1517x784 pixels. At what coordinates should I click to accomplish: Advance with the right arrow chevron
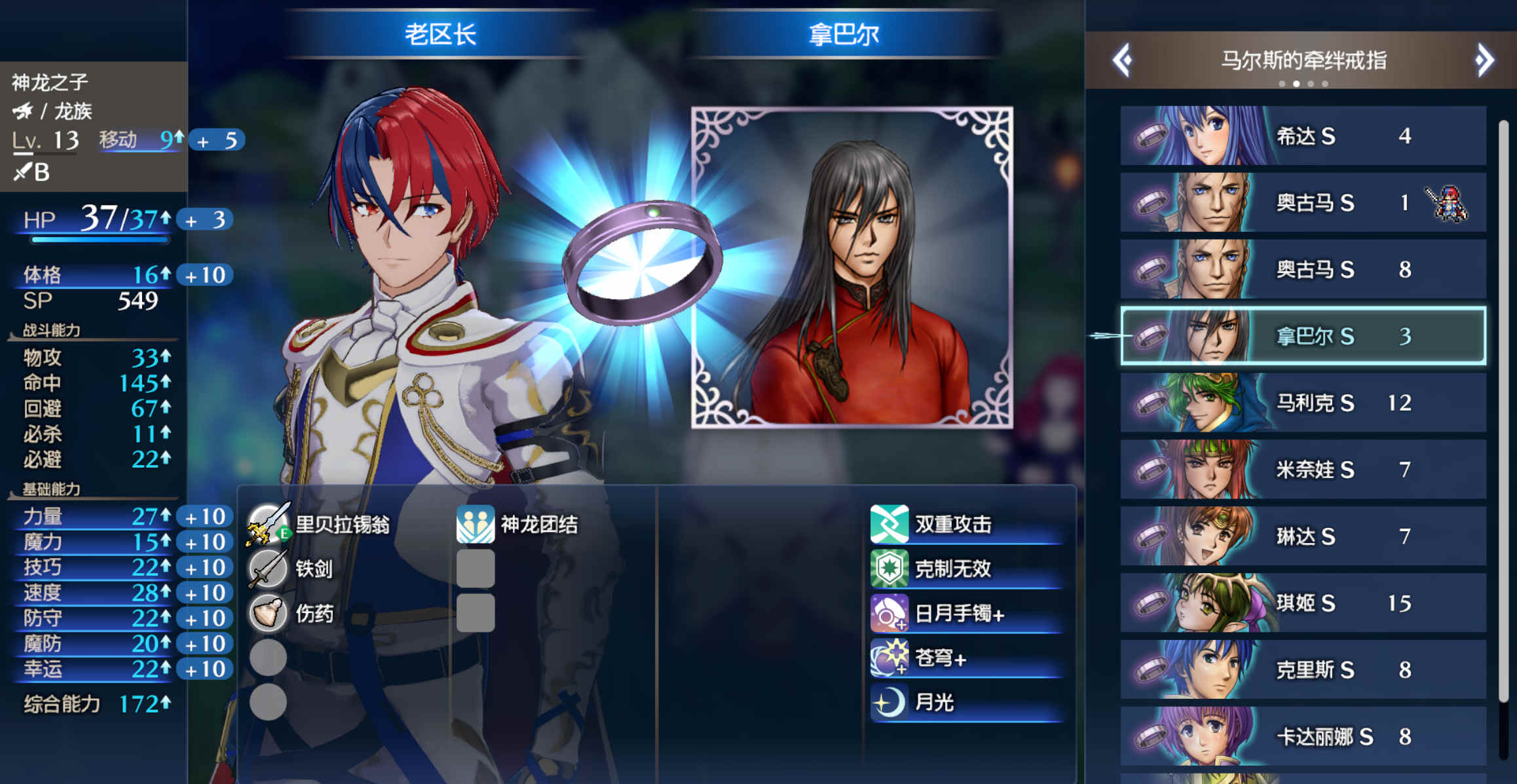pos(1484,60)
